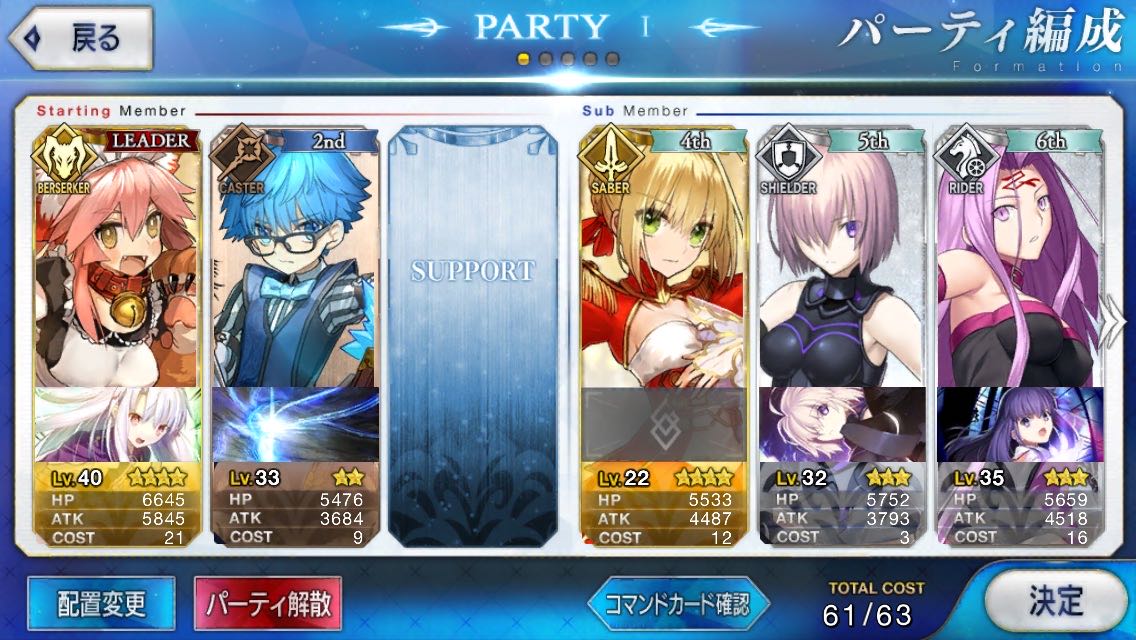This screenshot has height=640, width=1136.
Task: Choose the blue-haired Caster servant card
Action: [x=295, y=260]
